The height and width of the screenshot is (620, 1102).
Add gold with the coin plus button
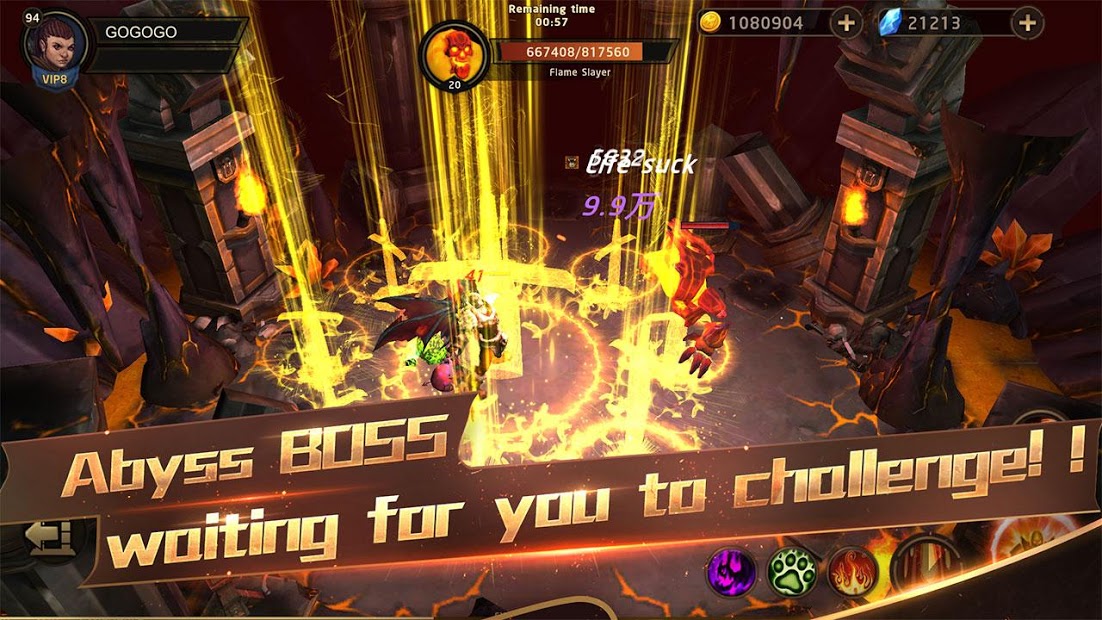[x=846, y=23]
